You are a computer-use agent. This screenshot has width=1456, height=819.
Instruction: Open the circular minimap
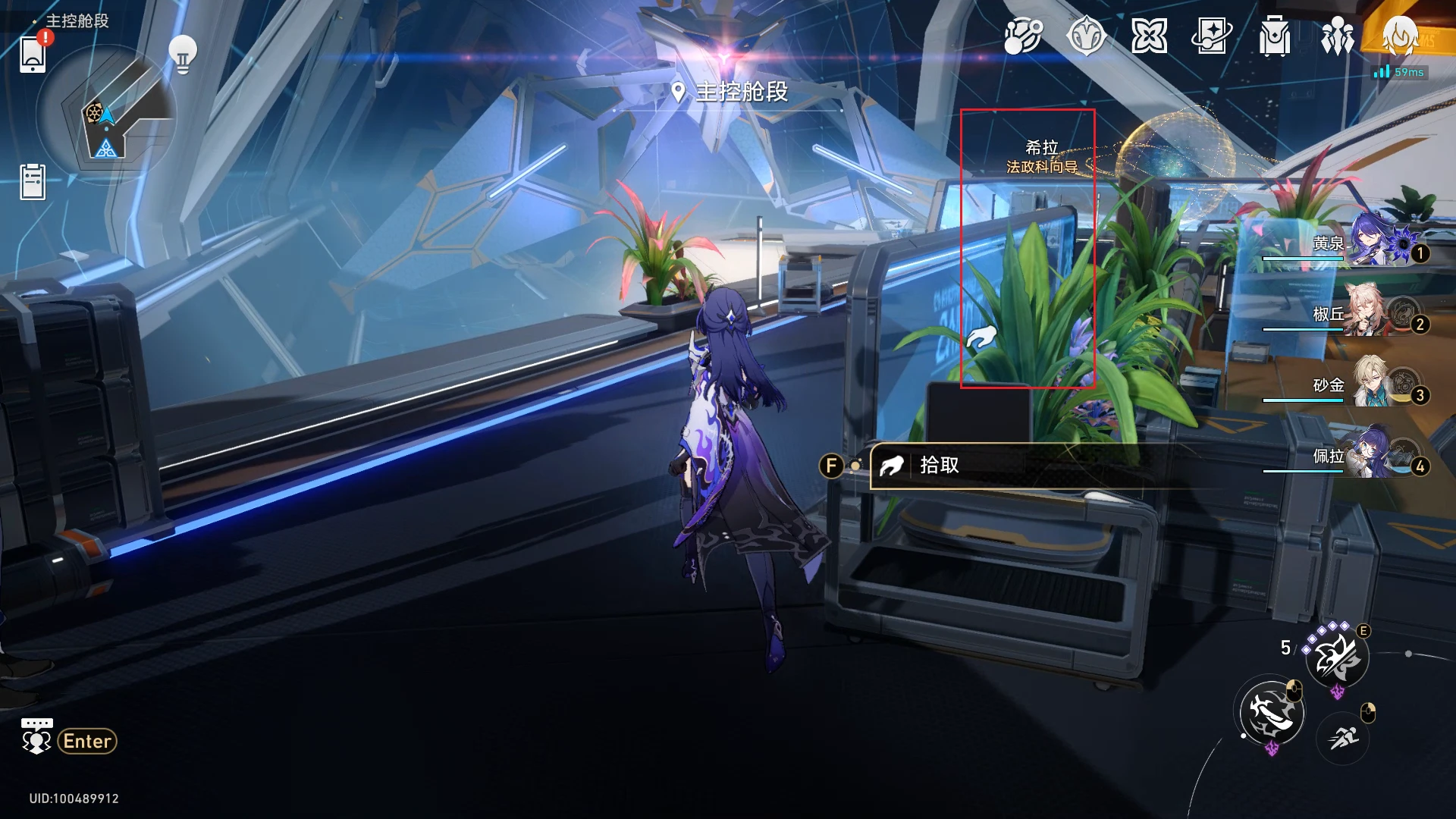(106, 115)
